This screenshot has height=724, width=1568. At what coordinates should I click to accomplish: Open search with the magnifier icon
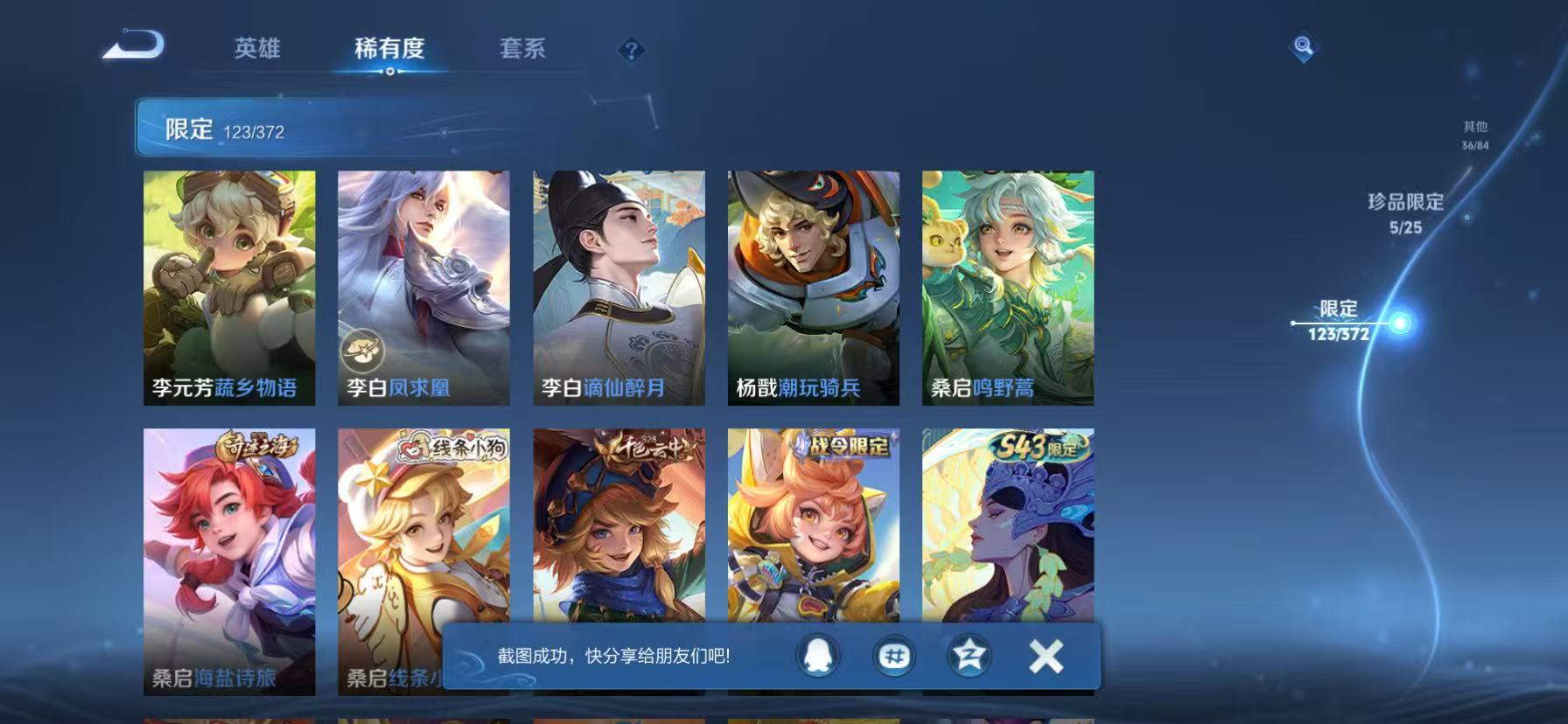(x=1303, y=48)
